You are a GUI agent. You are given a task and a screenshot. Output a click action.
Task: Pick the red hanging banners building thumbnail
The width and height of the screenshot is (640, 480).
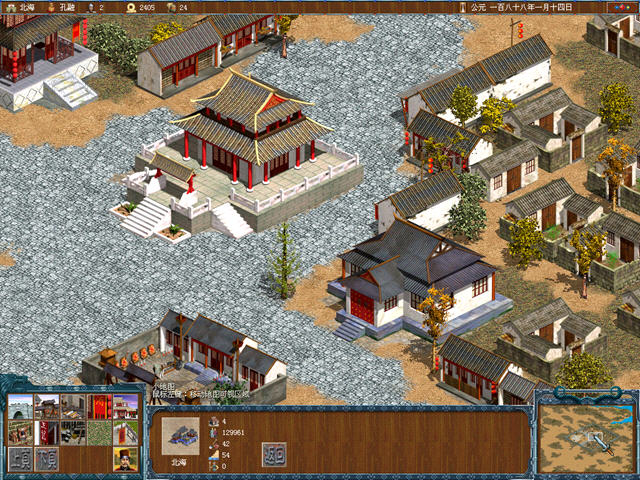click(x=99, y=407)
